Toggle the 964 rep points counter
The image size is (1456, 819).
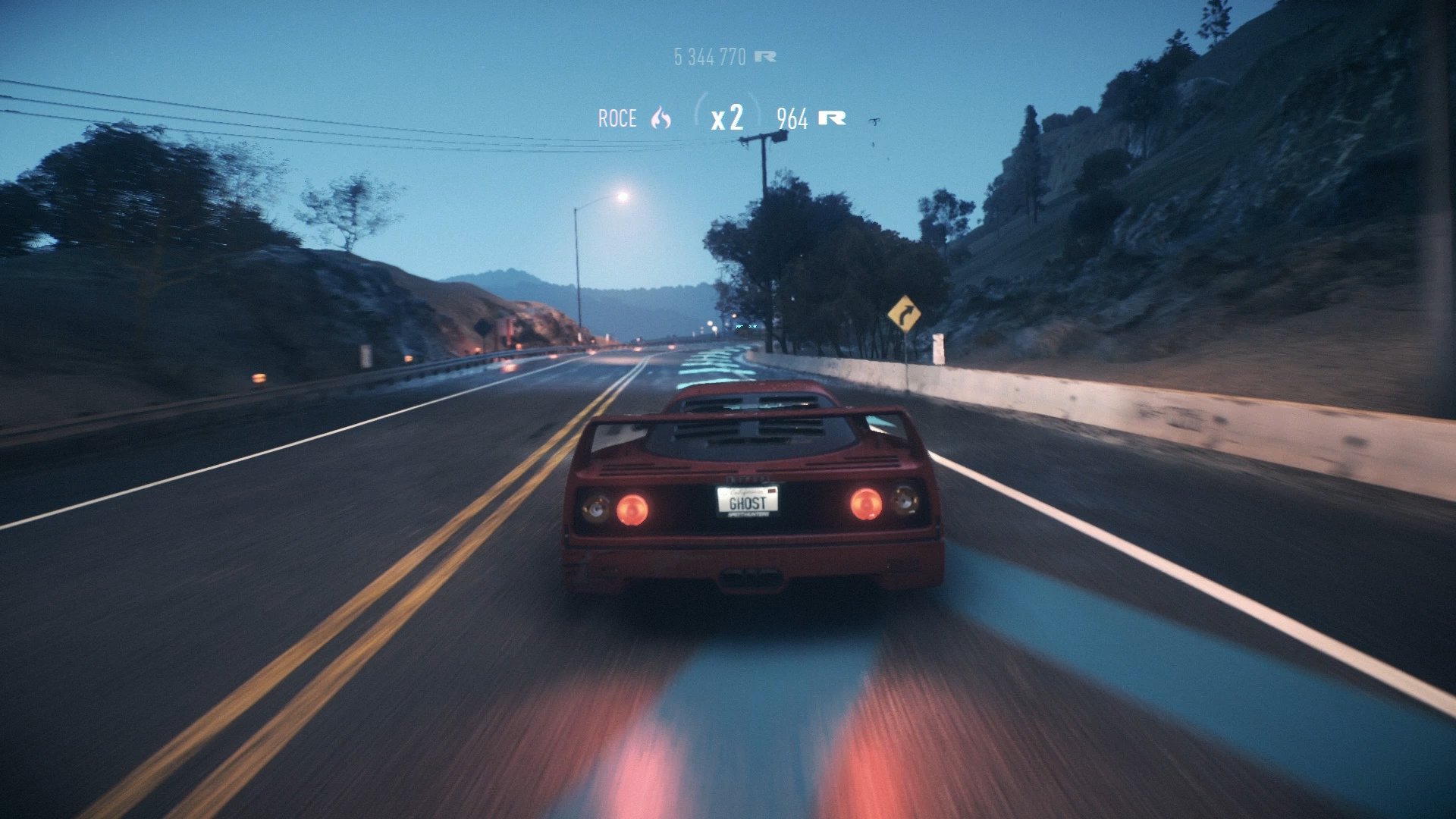coord(791,118)
